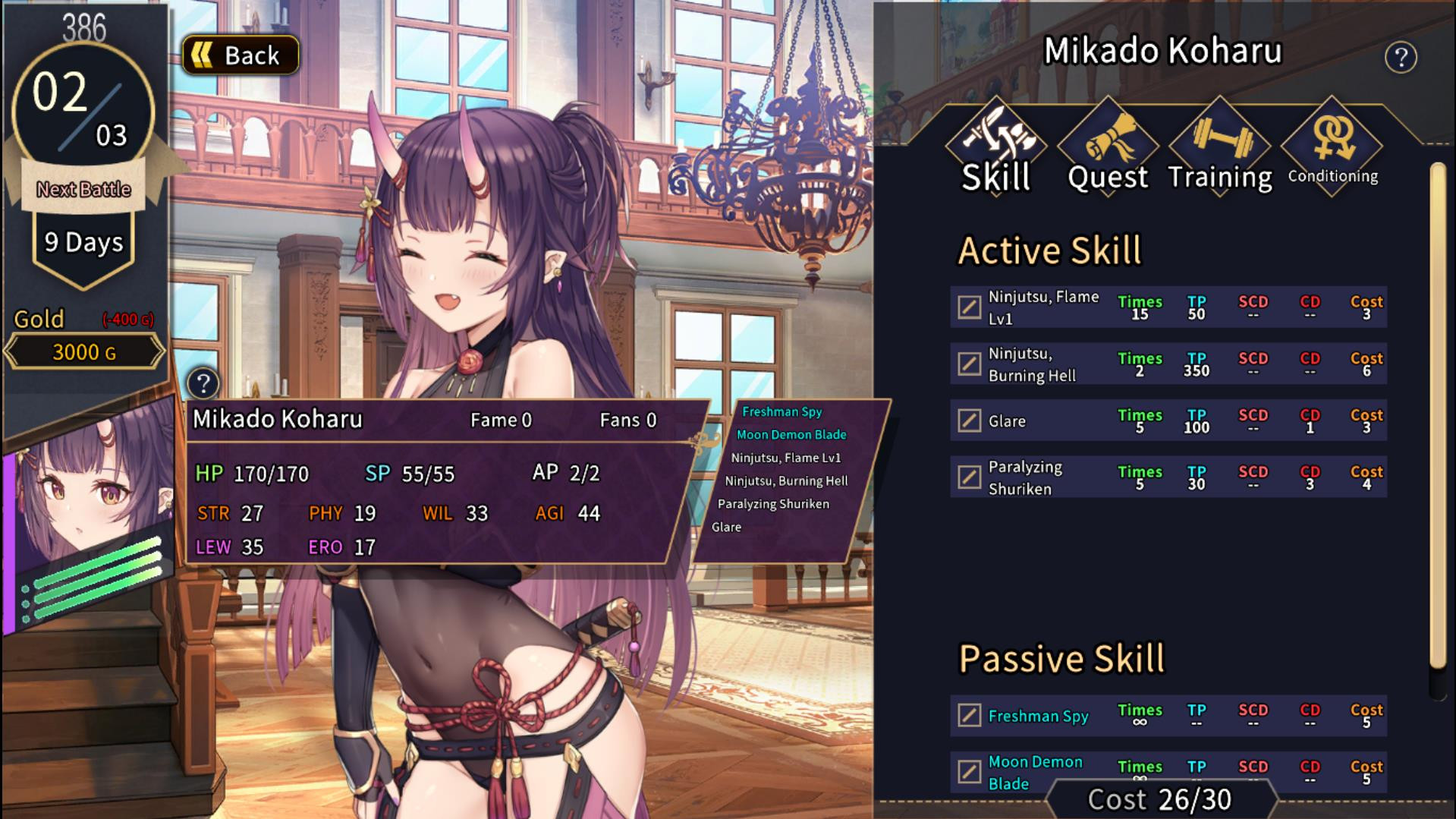Image resolution: width=1456 pixels, height=819 pixels.
Task: Toggle the Ninjutsu, Burning Hell skill checkbox
Action: pos(969,364)
